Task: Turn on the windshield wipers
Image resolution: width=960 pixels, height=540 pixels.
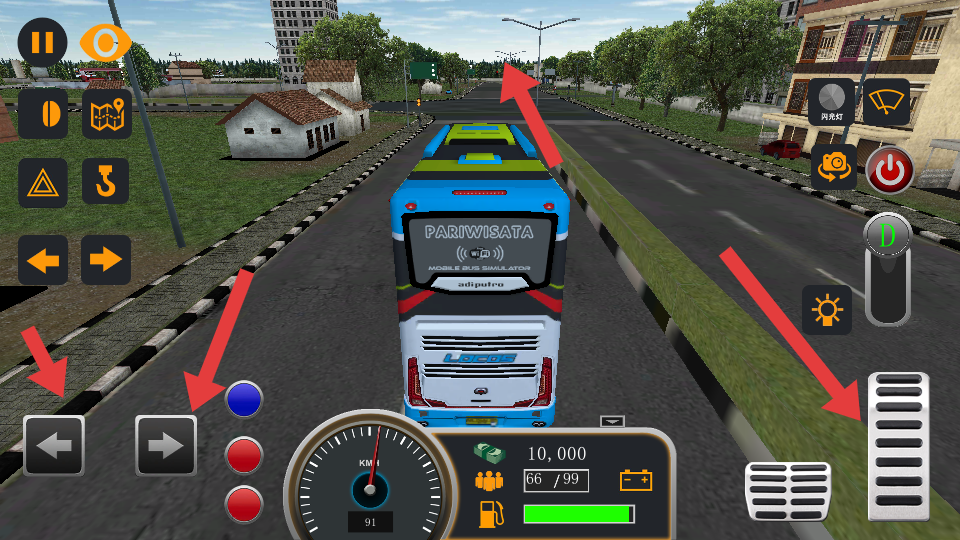Action: (x=886, y=103)
